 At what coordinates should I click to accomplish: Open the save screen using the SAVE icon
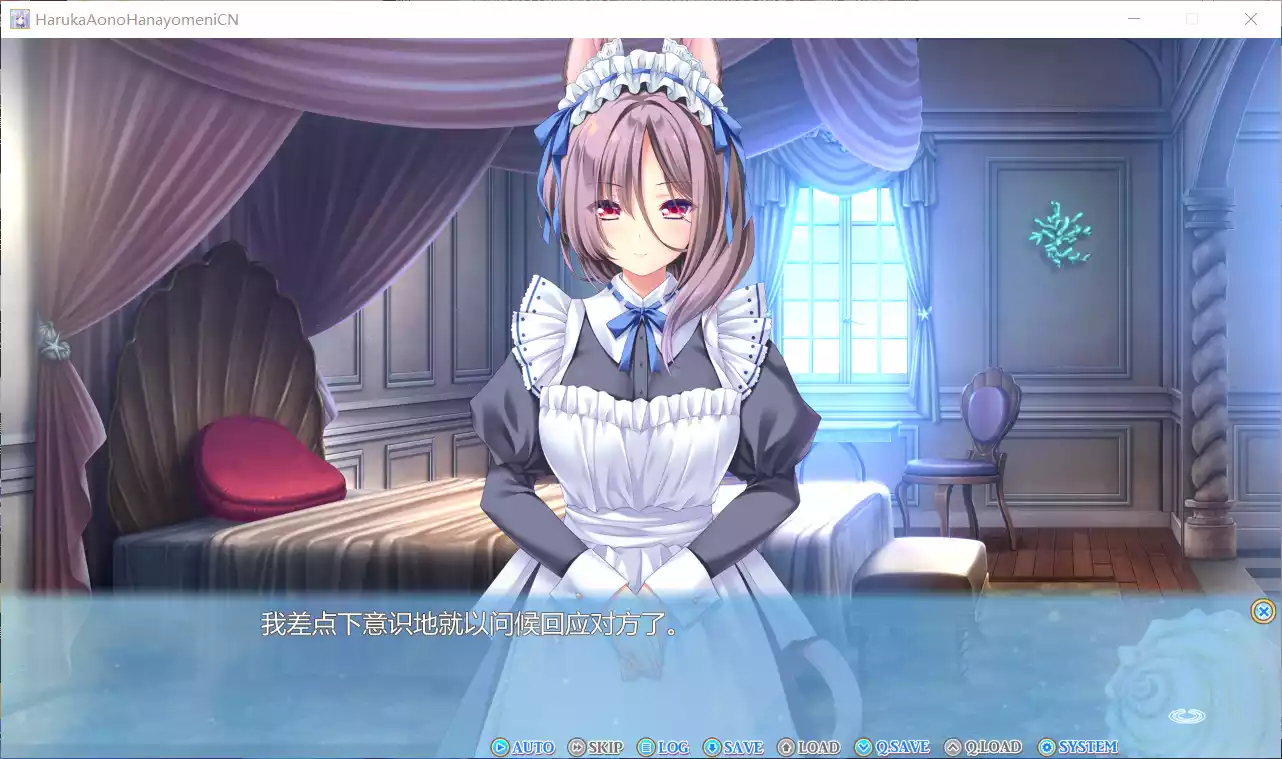(711, 746)
